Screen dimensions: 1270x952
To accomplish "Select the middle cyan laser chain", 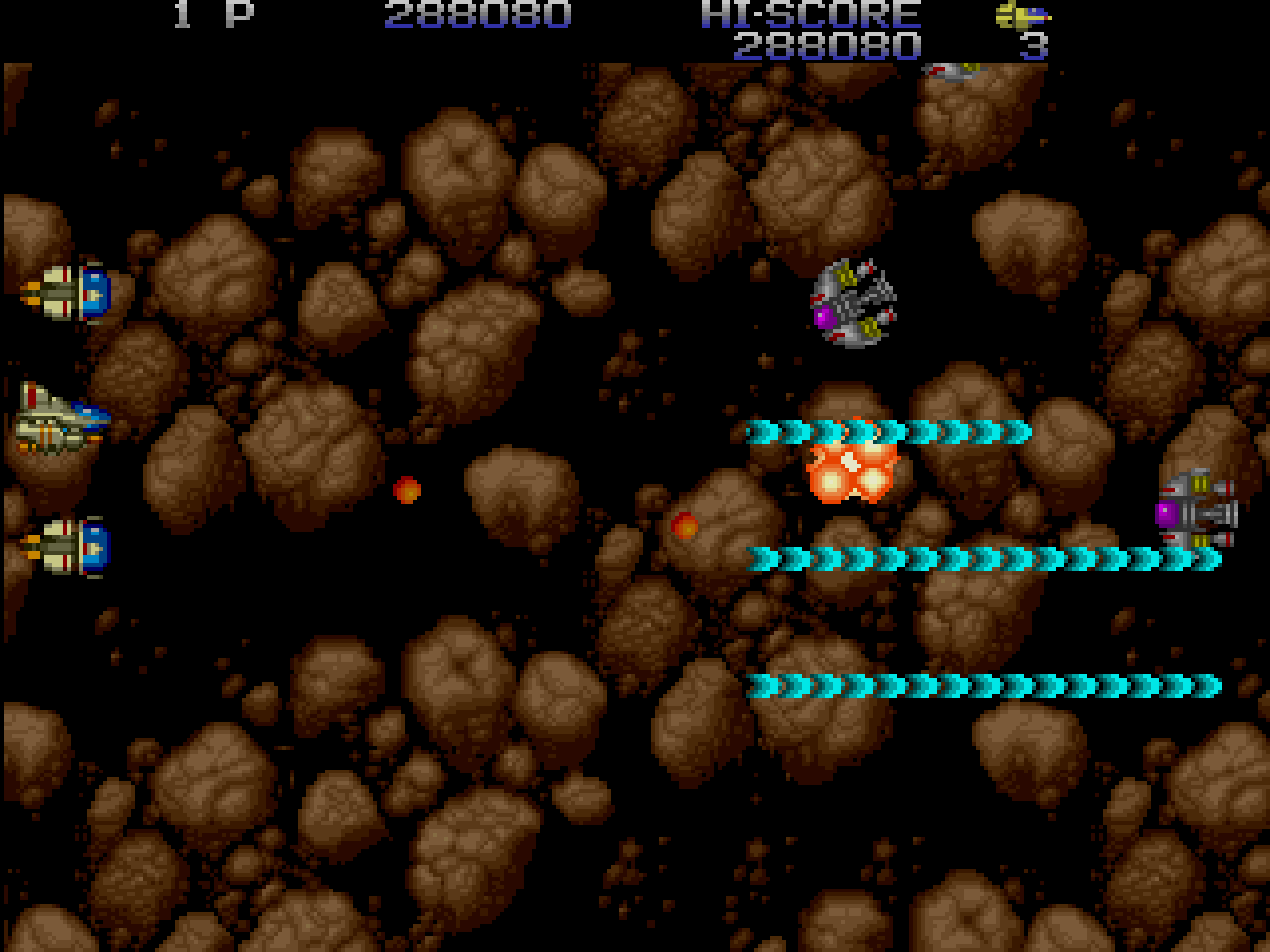I will coord(982,558).
